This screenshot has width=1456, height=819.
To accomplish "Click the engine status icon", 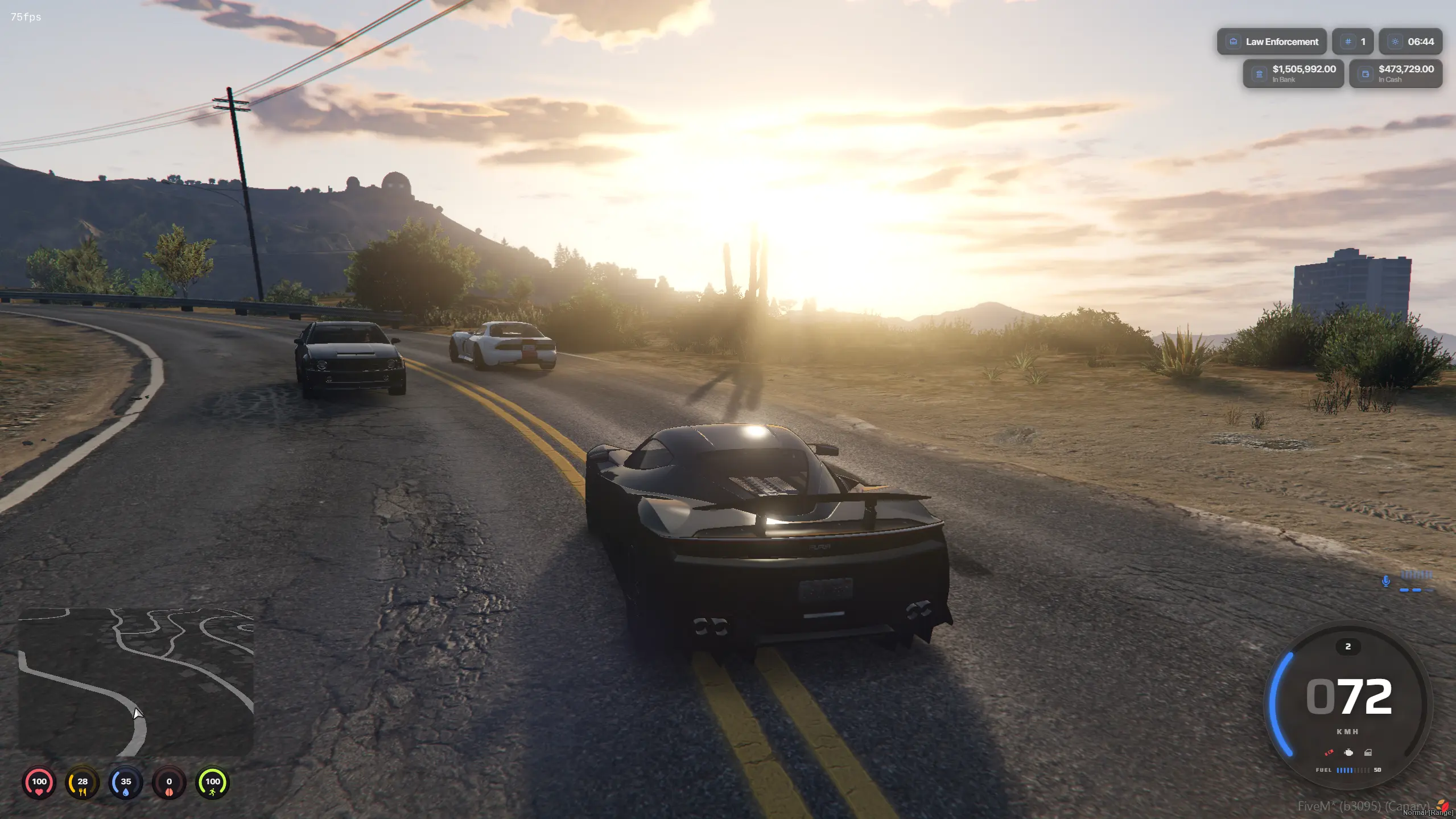I will tap(1348, 752).
